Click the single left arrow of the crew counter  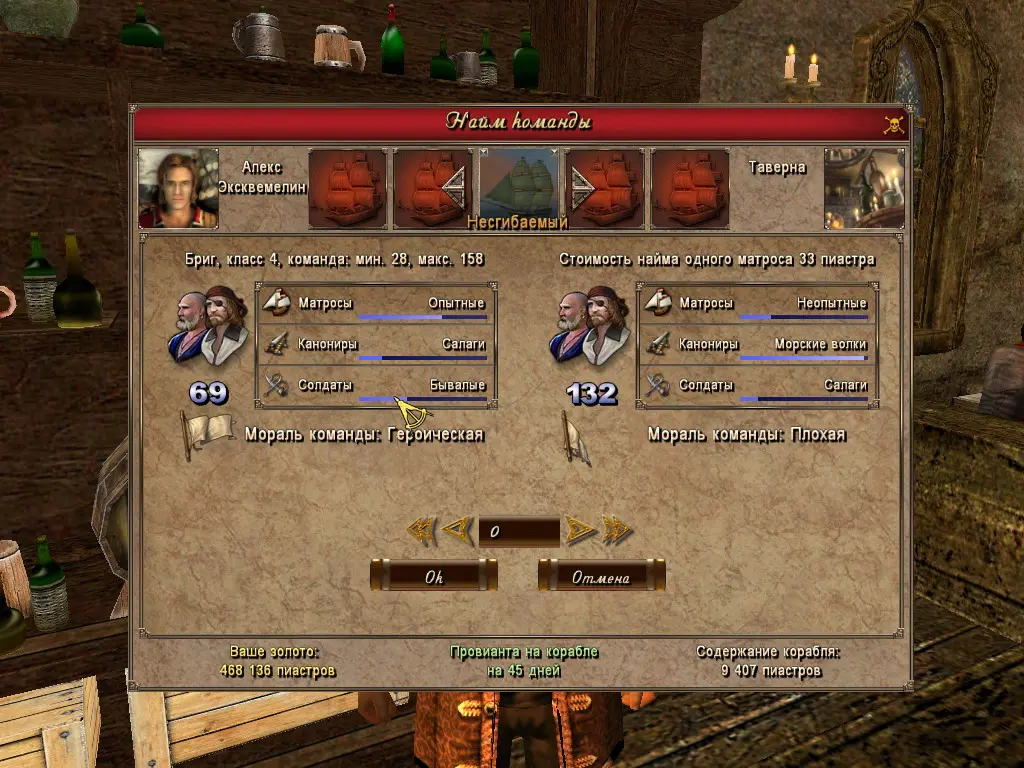click(456, 530)
